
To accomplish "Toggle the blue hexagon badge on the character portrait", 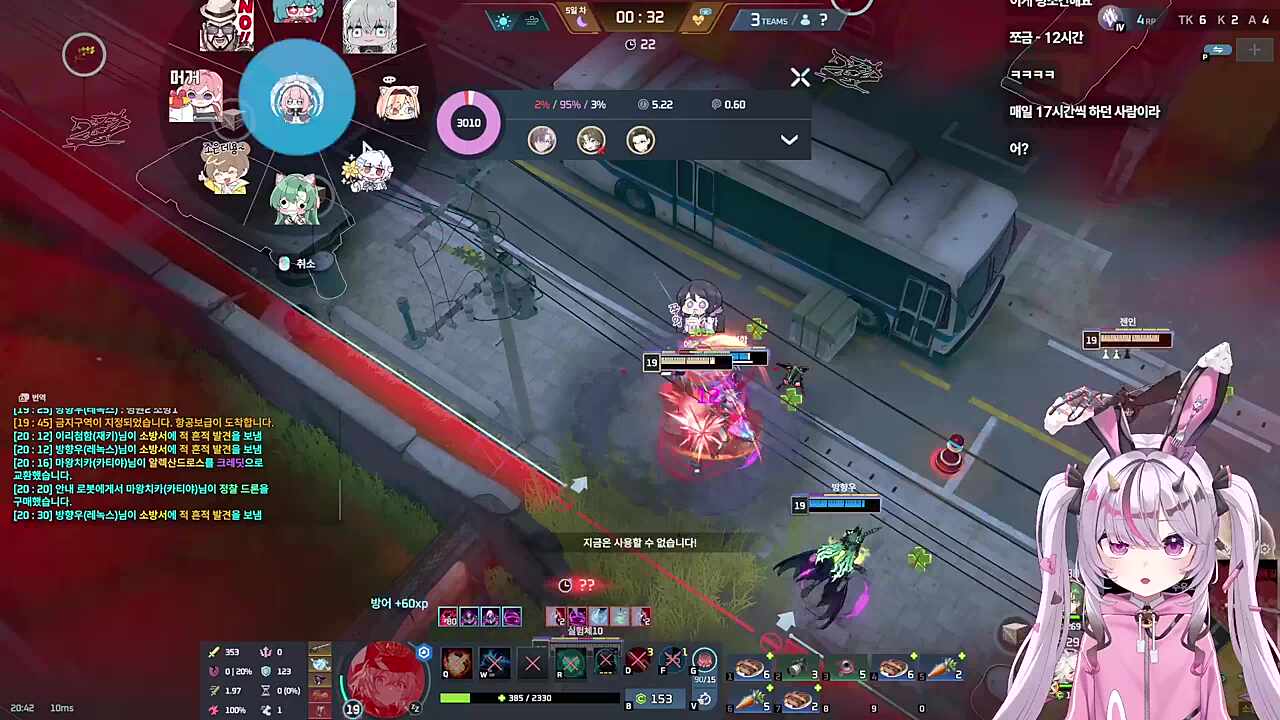I will (423, 652).
